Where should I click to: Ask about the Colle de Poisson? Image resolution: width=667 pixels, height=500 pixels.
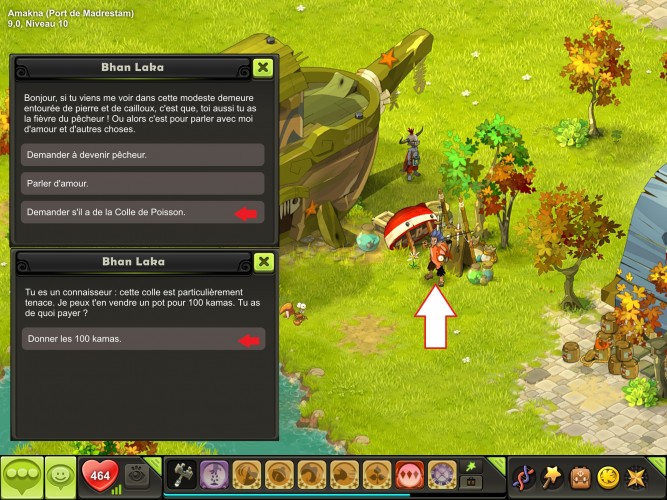click(x=142, y=212)
